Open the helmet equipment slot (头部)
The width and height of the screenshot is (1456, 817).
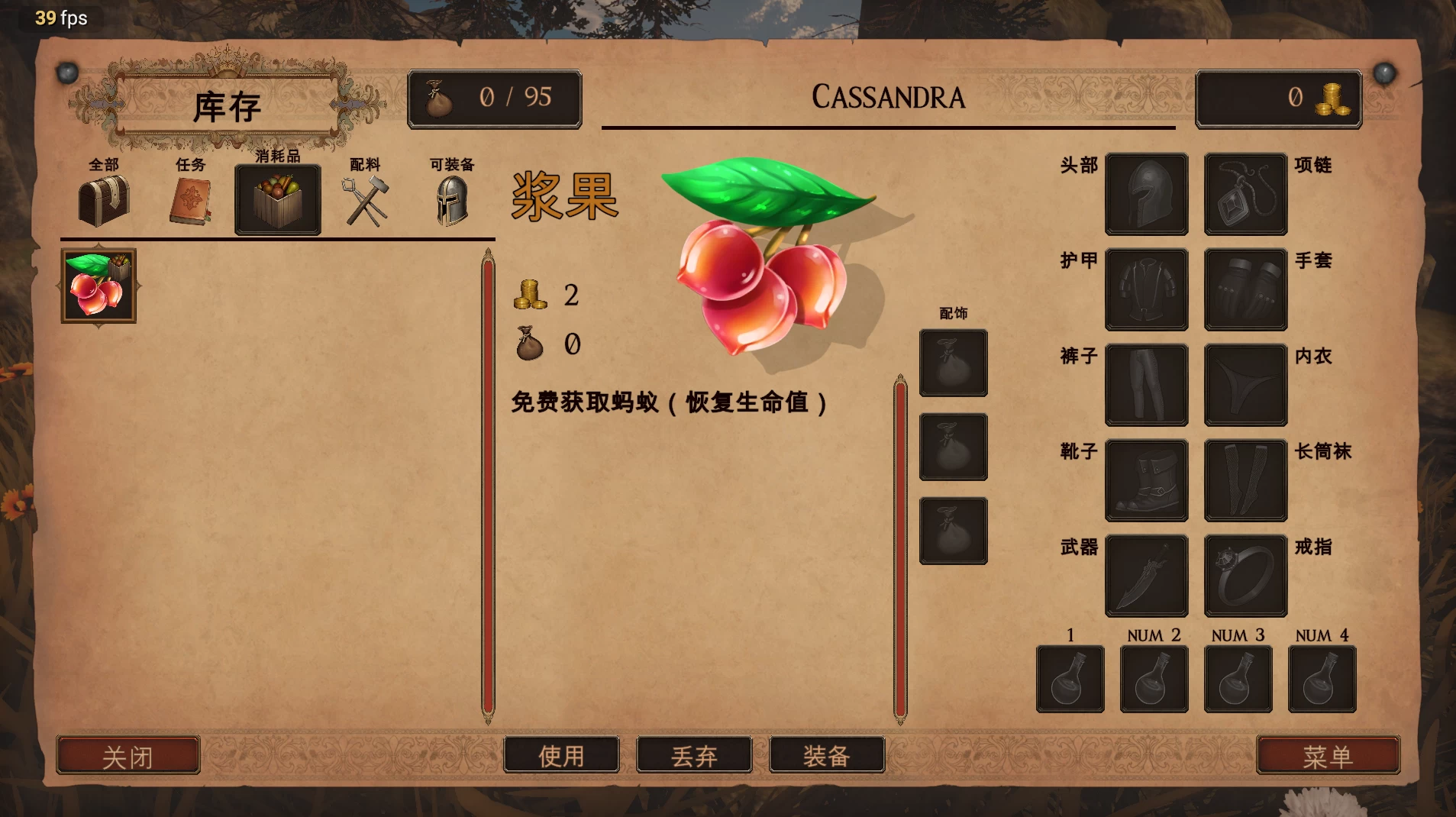pyautogui.click(x=1146, y=194)
